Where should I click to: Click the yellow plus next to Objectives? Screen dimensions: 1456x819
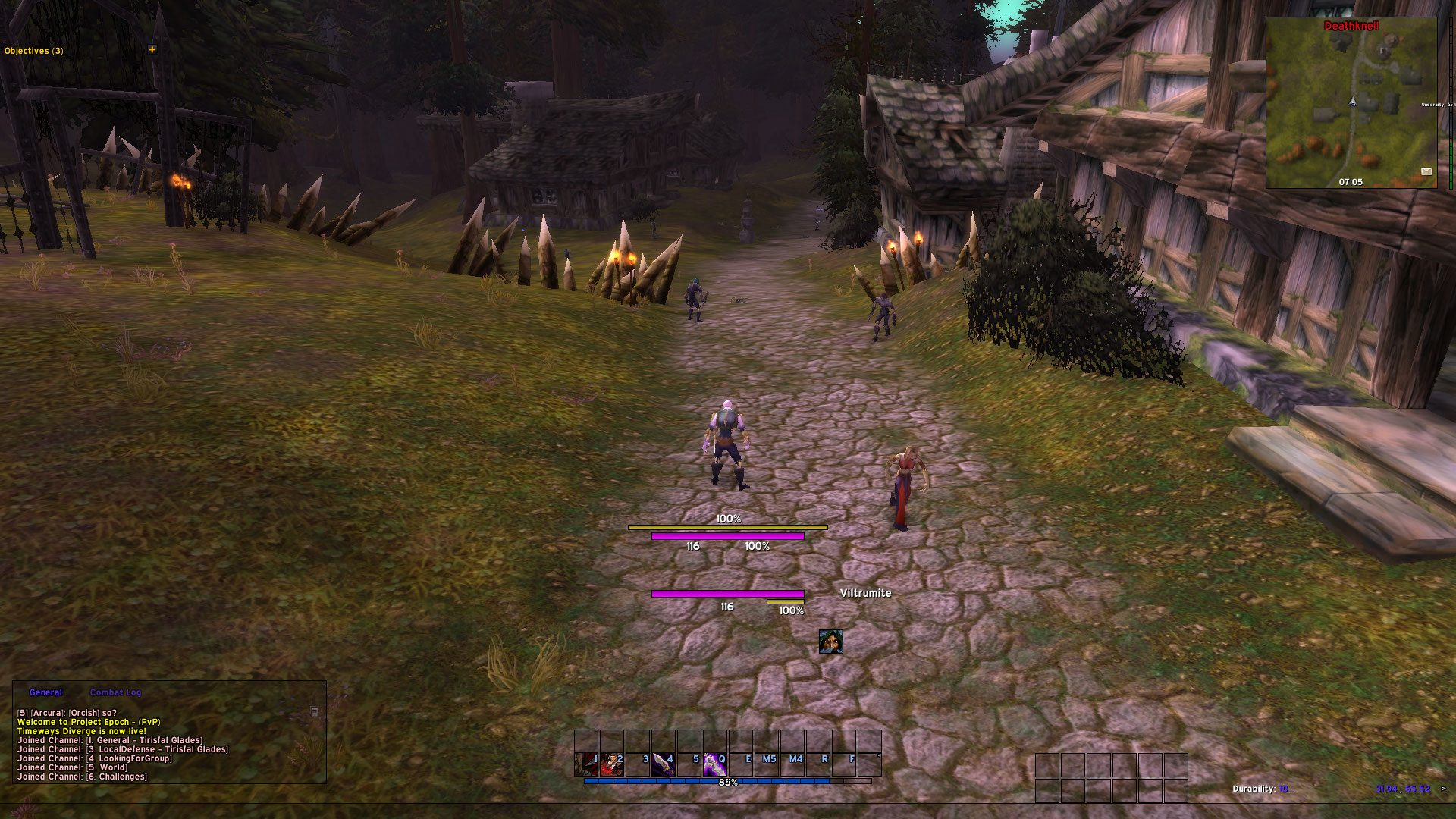click(x=152, y=50)
